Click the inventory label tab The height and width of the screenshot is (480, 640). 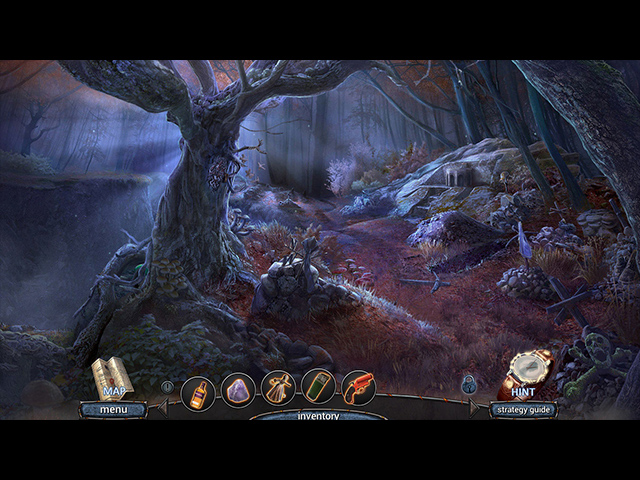(318, 415)
